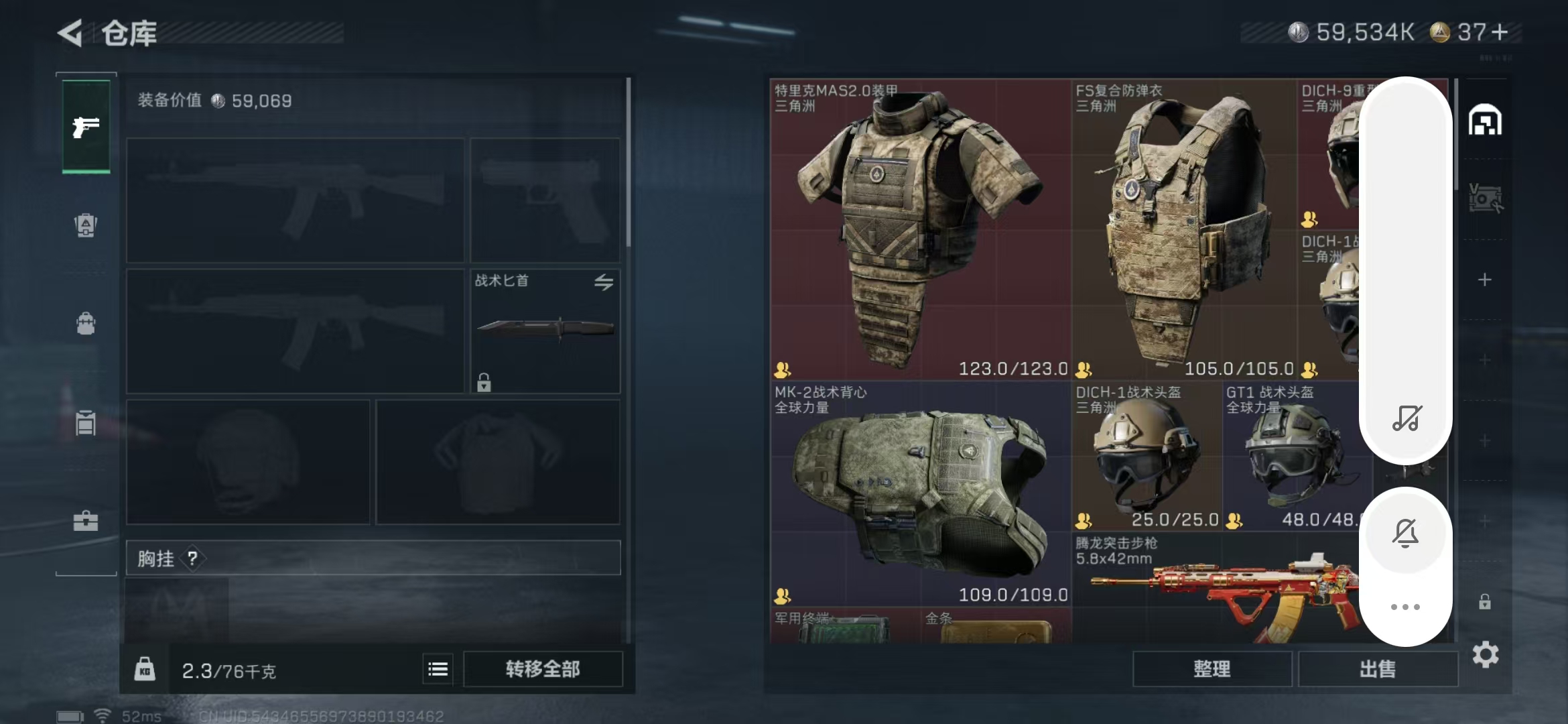1568x724 pixels.
Task: Select the 战术匕首 tactical knife slot
Action: pos(545,330)
